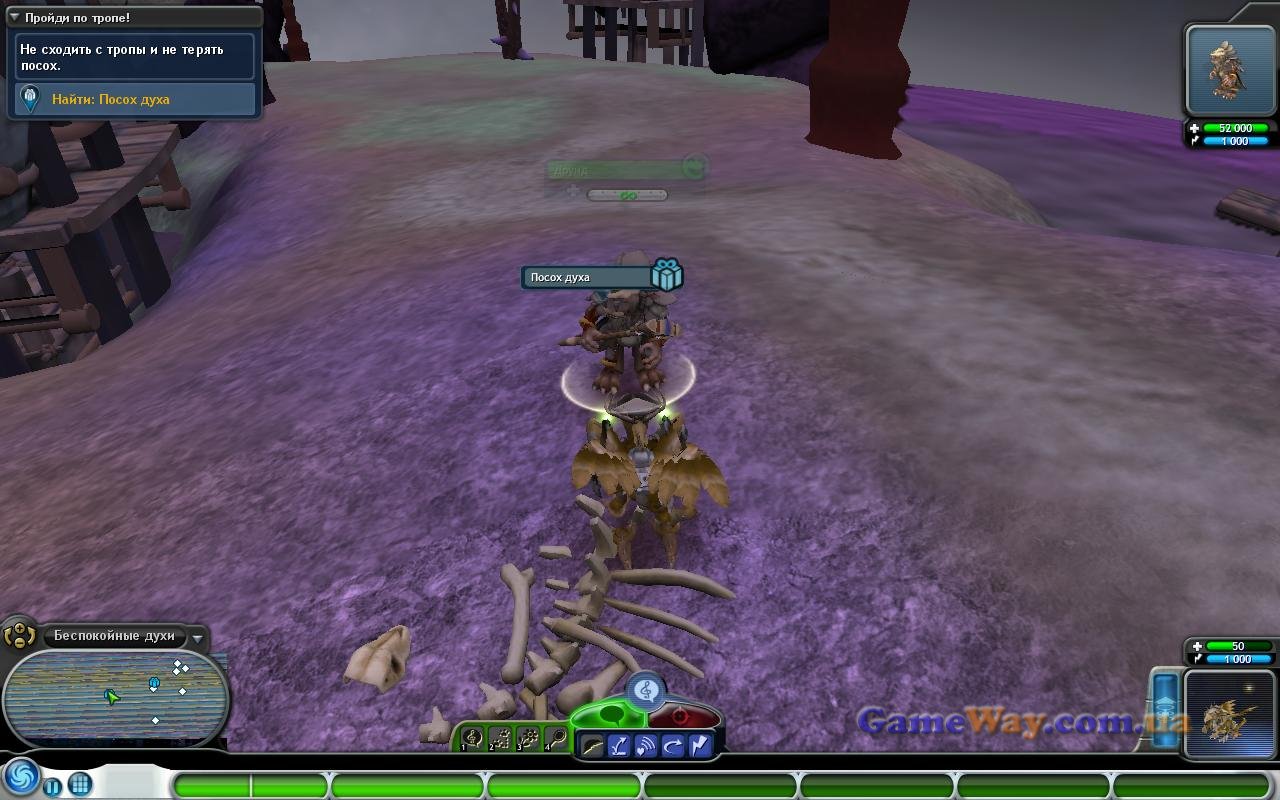This screenshot has width=1280, height=800.
Task: Click the 'Посох духа' gift label
Action: (588, 277)
